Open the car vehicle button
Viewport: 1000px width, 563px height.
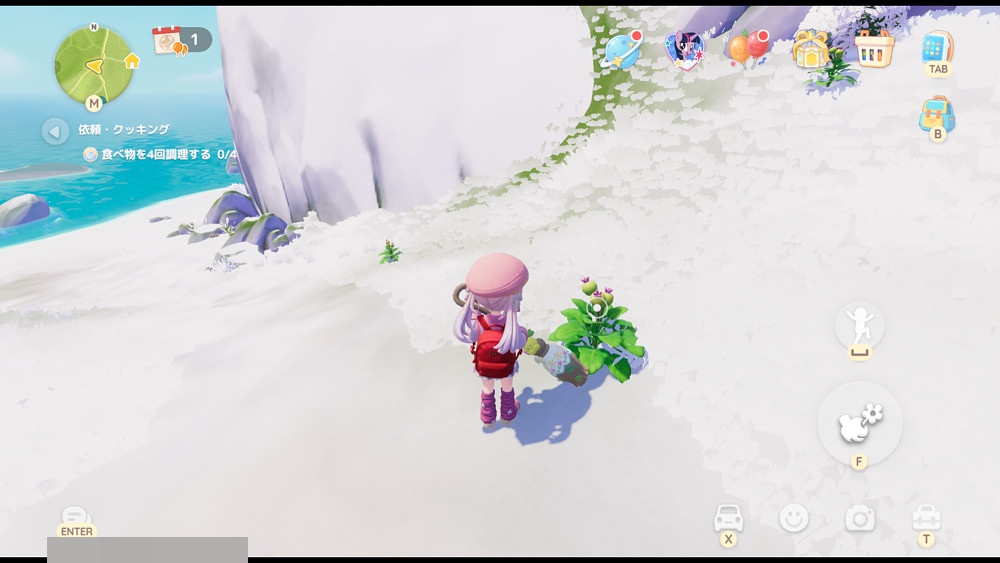[x=728, y=518]
